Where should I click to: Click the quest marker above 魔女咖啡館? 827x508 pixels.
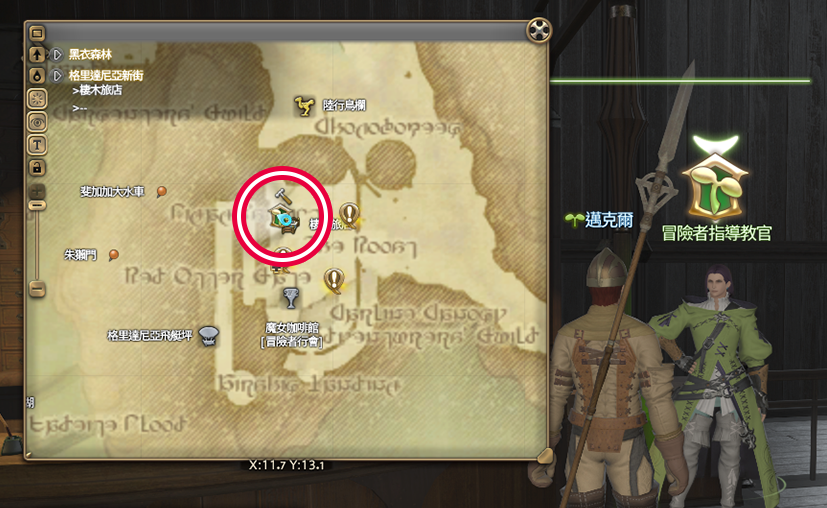(x=333, y=279)
